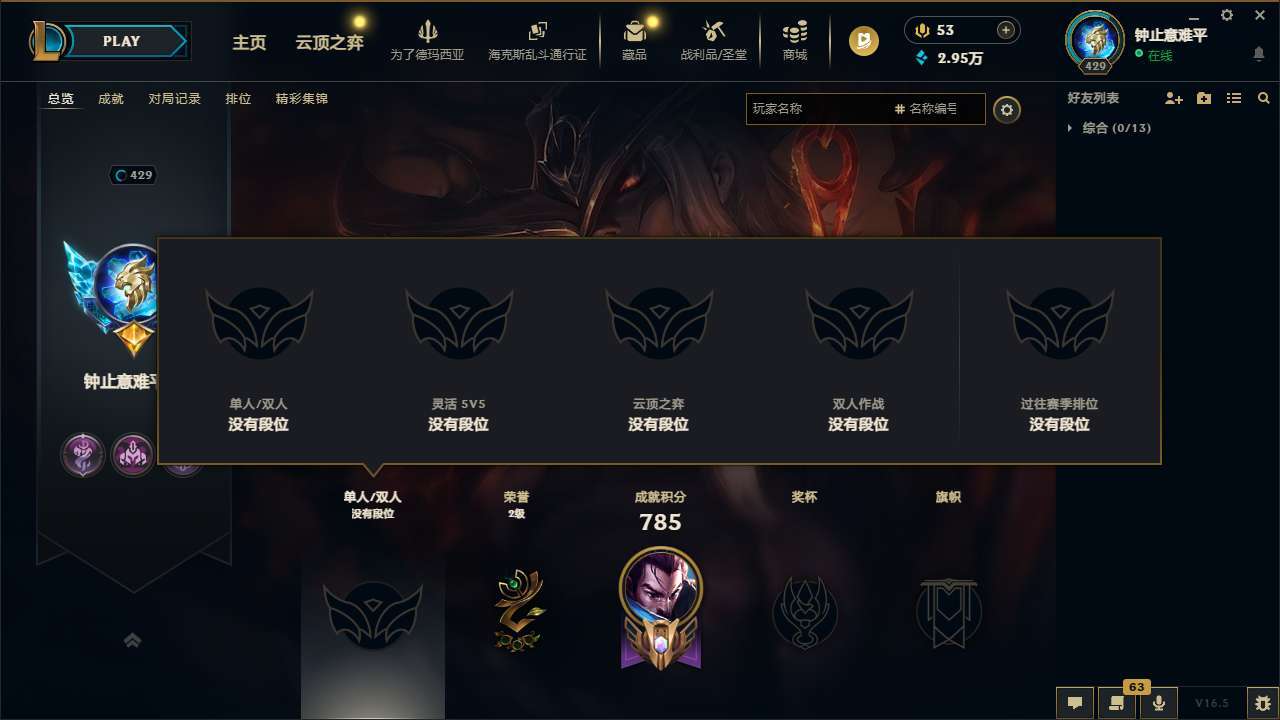Expand the 综合 (0/13) friend group
Image resolution: width=1280 pixels, height=720 pixels.
point(1113,128)
